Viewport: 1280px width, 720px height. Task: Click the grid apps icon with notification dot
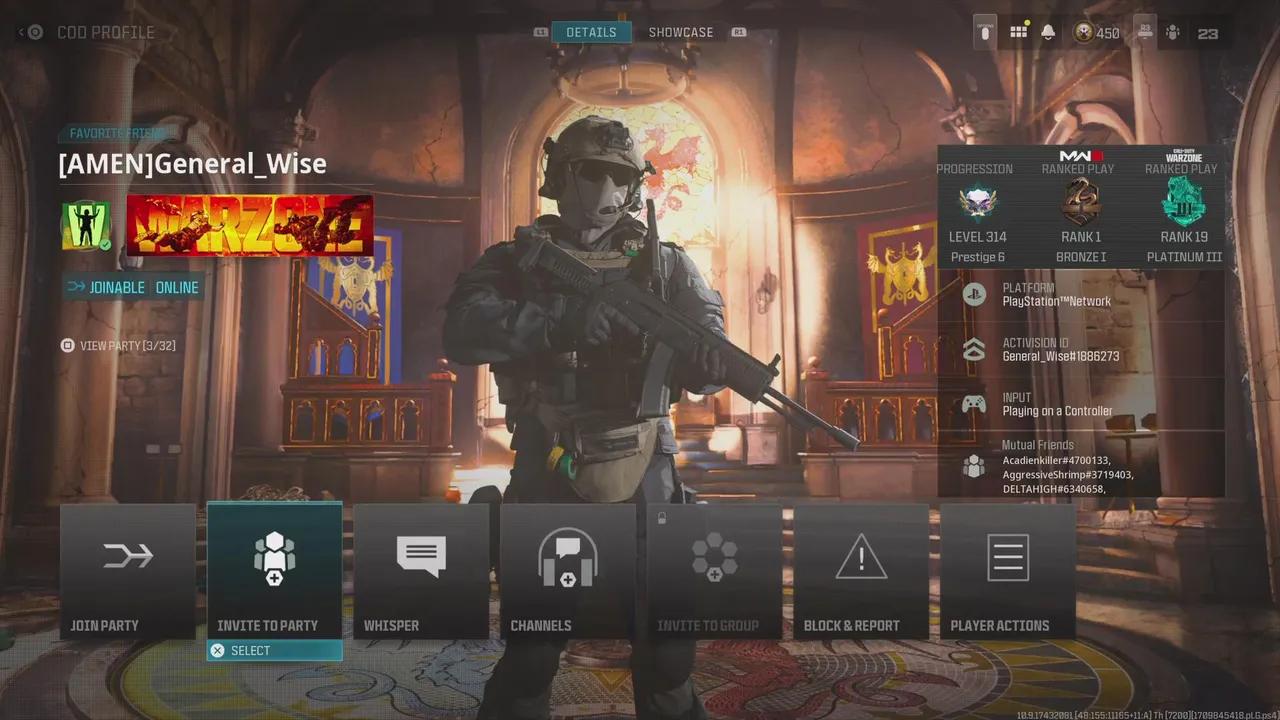pos(1018,31)
